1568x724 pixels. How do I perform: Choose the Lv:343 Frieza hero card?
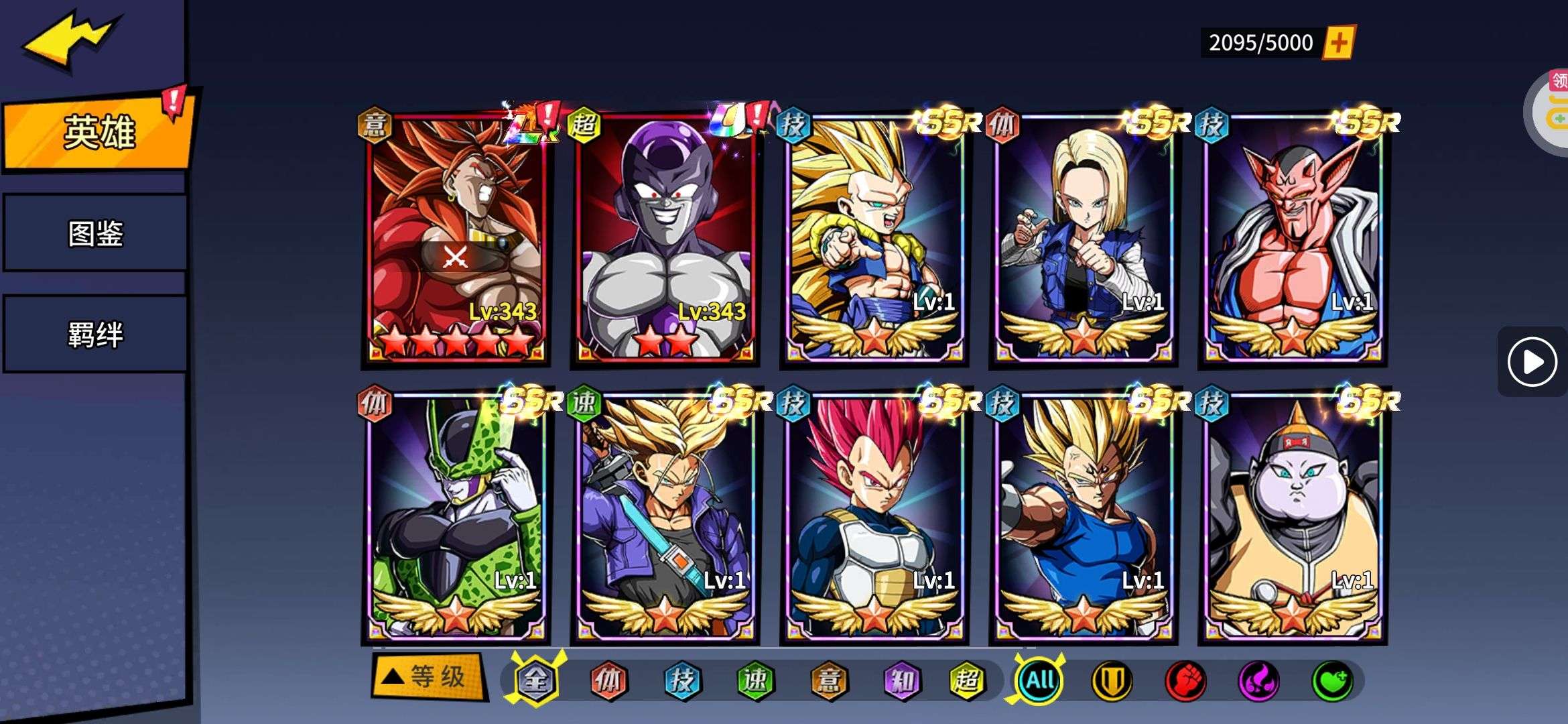(665, 238)
